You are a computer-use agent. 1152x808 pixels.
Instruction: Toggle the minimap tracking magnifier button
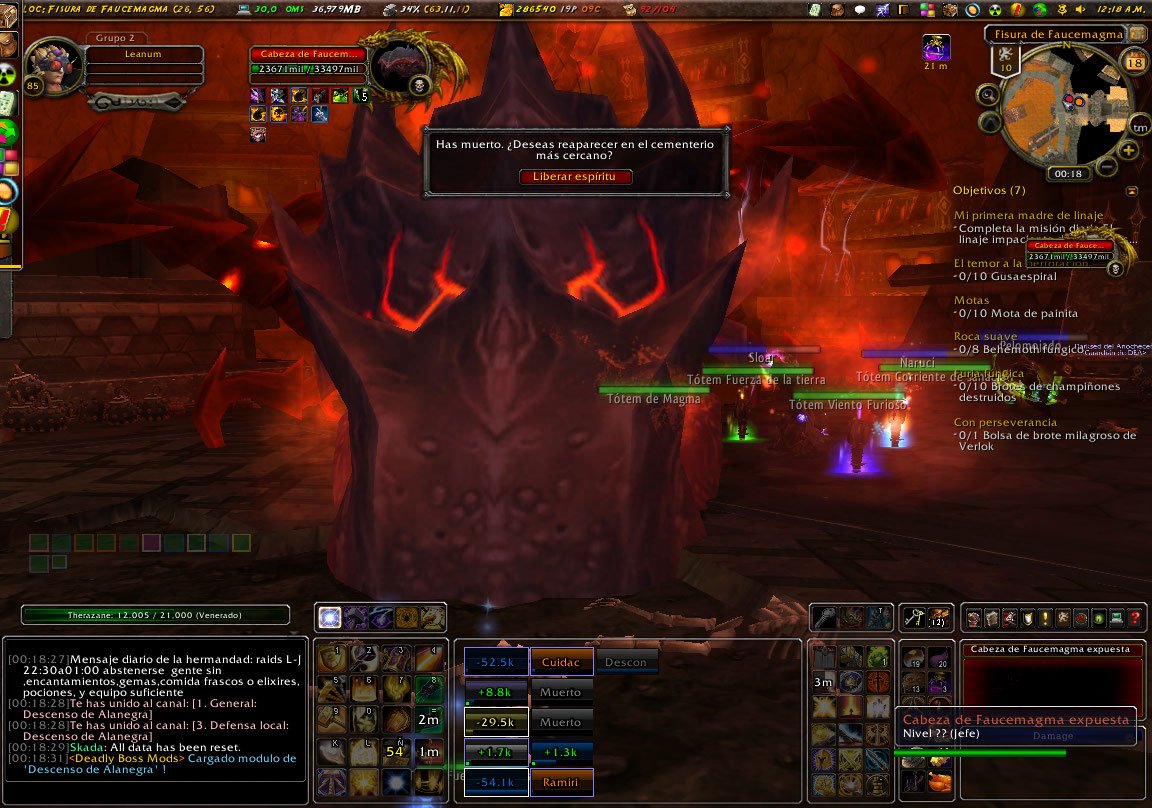pyautogui.click(x=988, y=95)
